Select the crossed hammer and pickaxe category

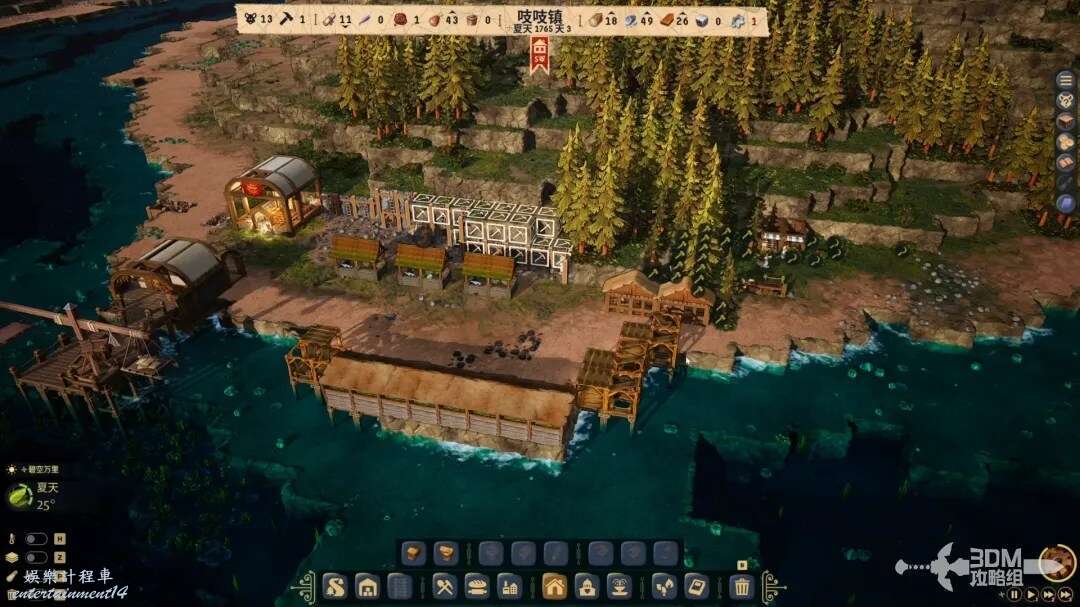[446, 586]
